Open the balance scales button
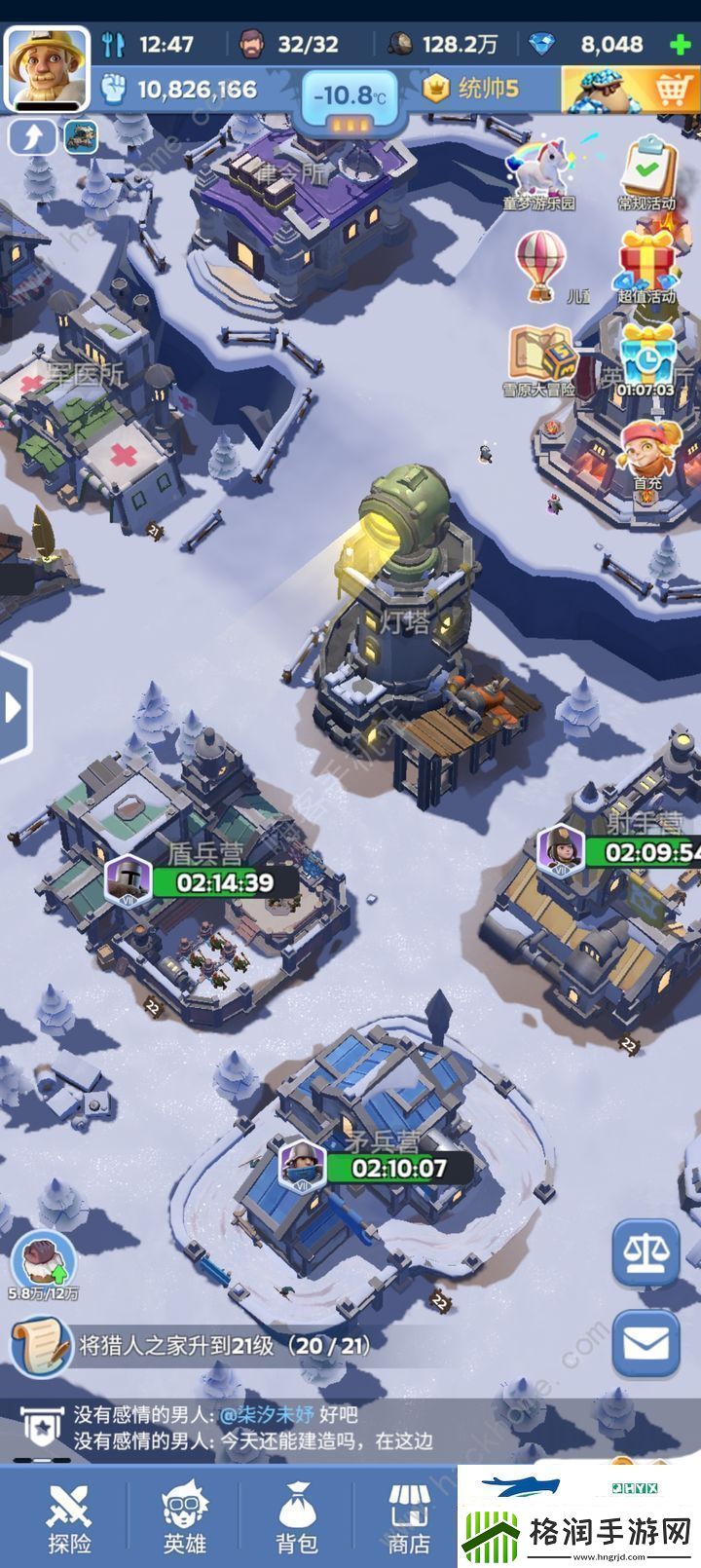Image resolution: width=701 pixels, height=1568 pixels. click(646, 1252)
